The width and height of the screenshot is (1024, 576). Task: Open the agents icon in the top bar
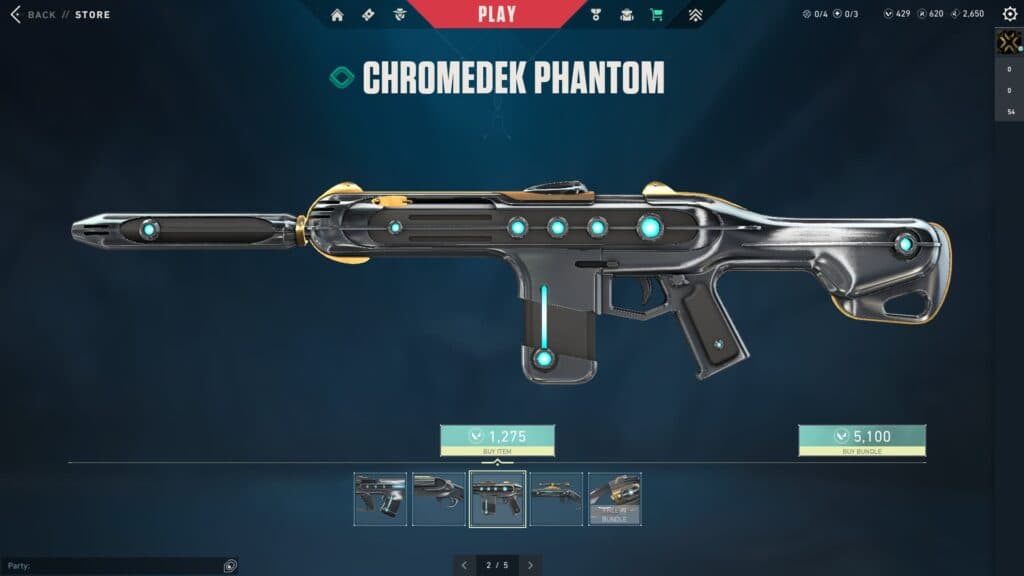pos(400,15)
